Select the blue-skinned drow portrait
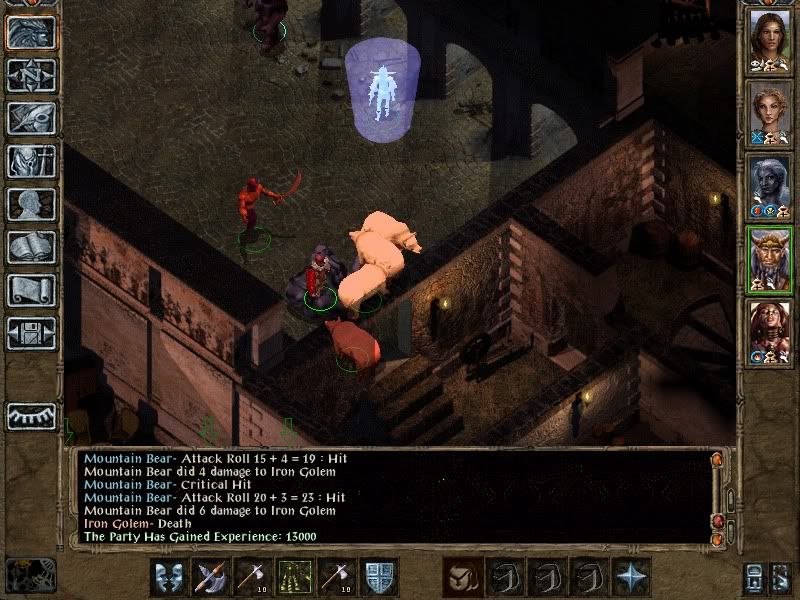The width and height of the screenshot is (800, 600). [769, 186]
